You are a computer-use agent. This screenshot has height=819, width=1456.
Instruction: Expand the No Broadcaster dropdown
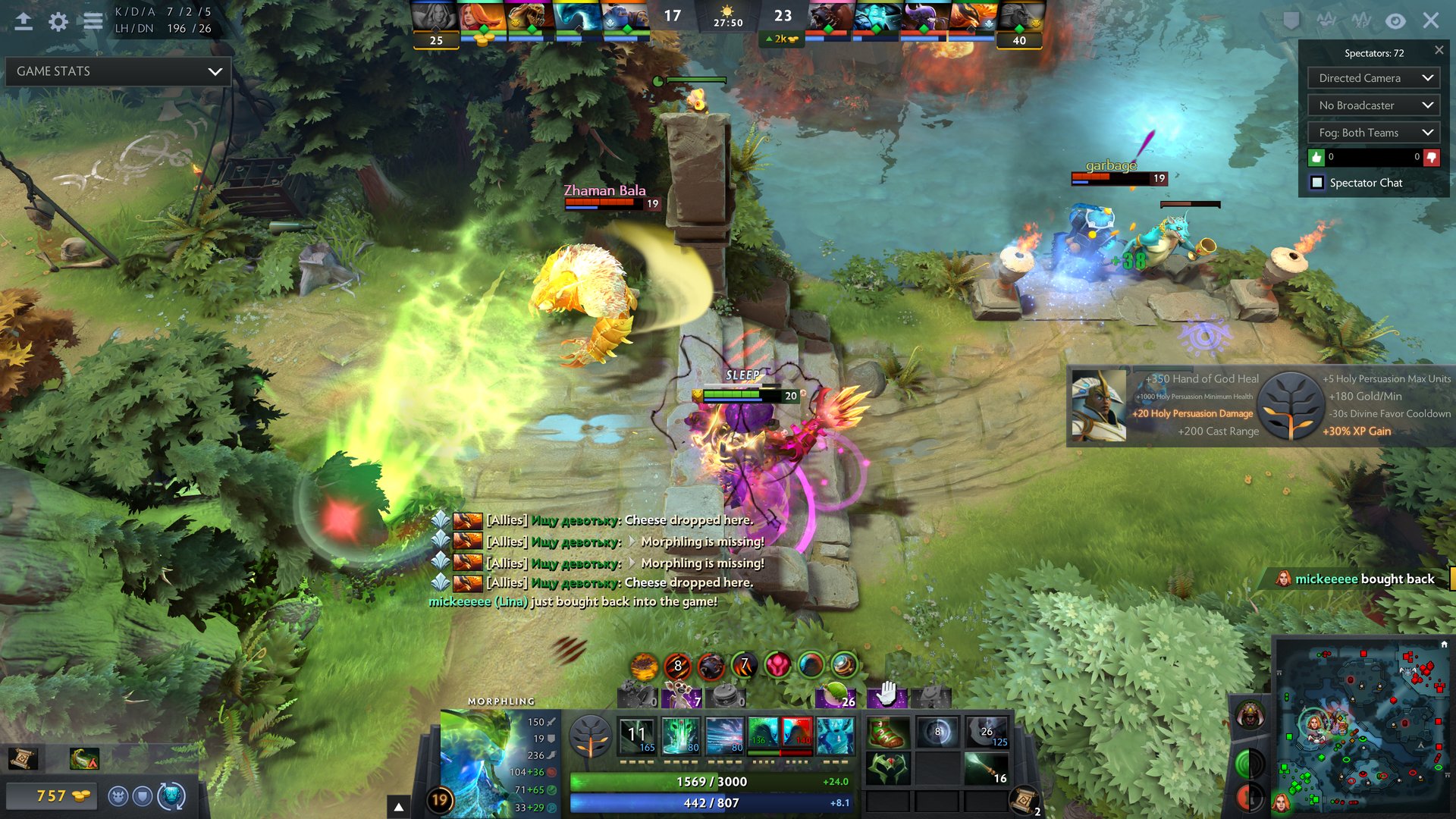tap(1373, 105)
